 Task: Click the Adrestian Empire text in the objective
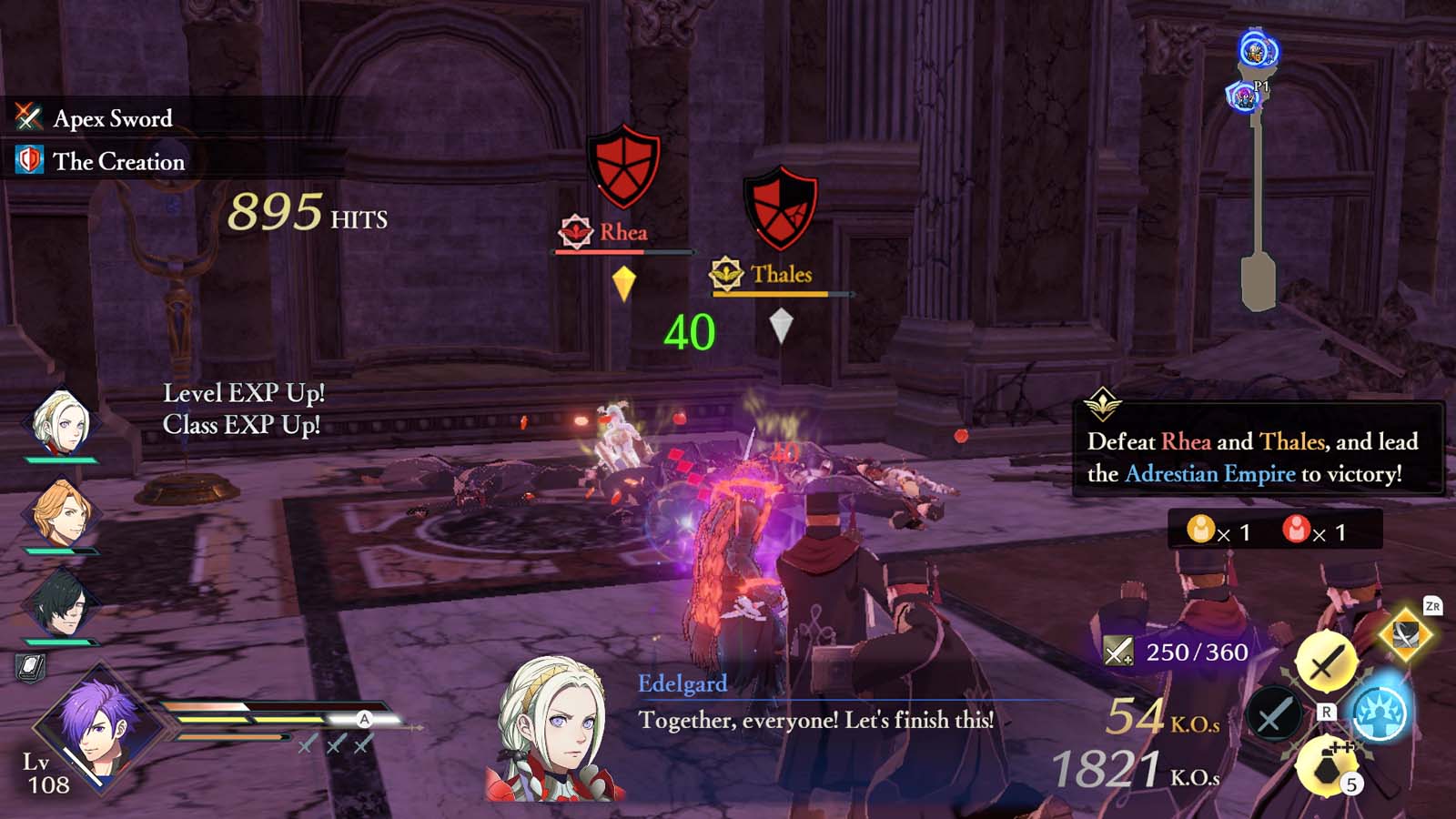pos(1210,473)
